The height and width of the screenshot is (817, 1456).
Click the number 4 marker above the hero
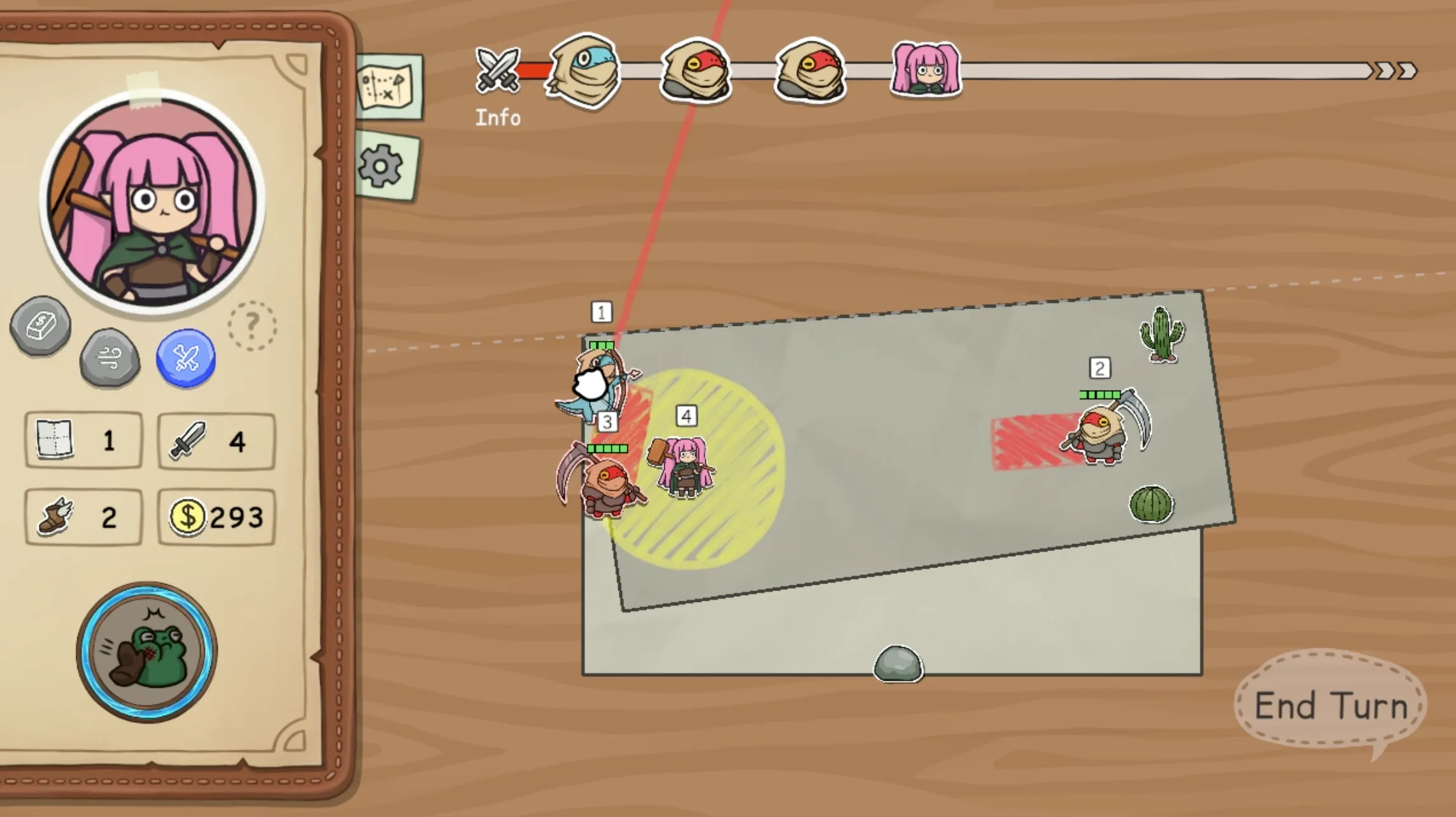pyautogui.click(x=686, y=417)
